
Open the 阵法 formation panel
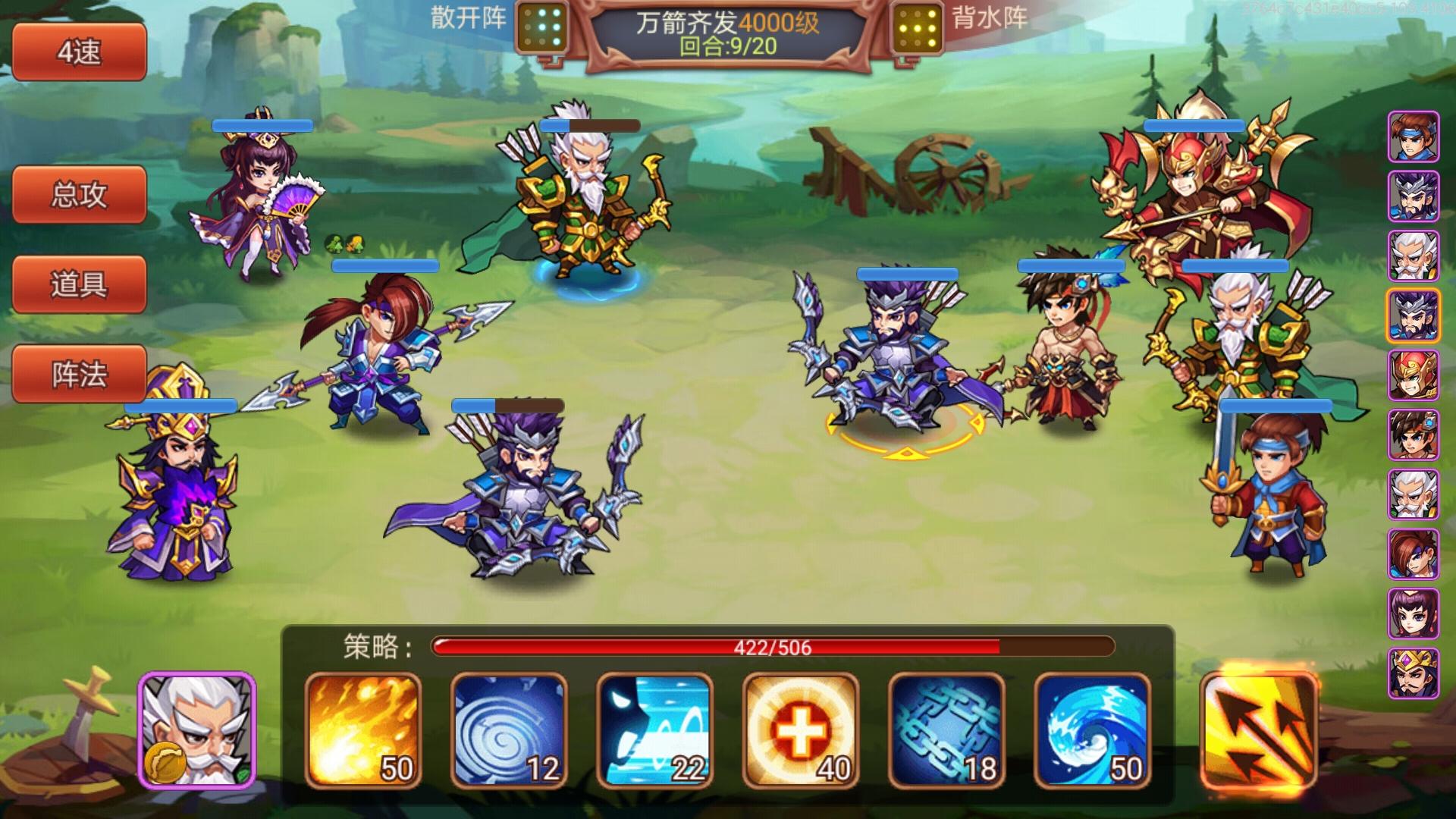point(79,374)
